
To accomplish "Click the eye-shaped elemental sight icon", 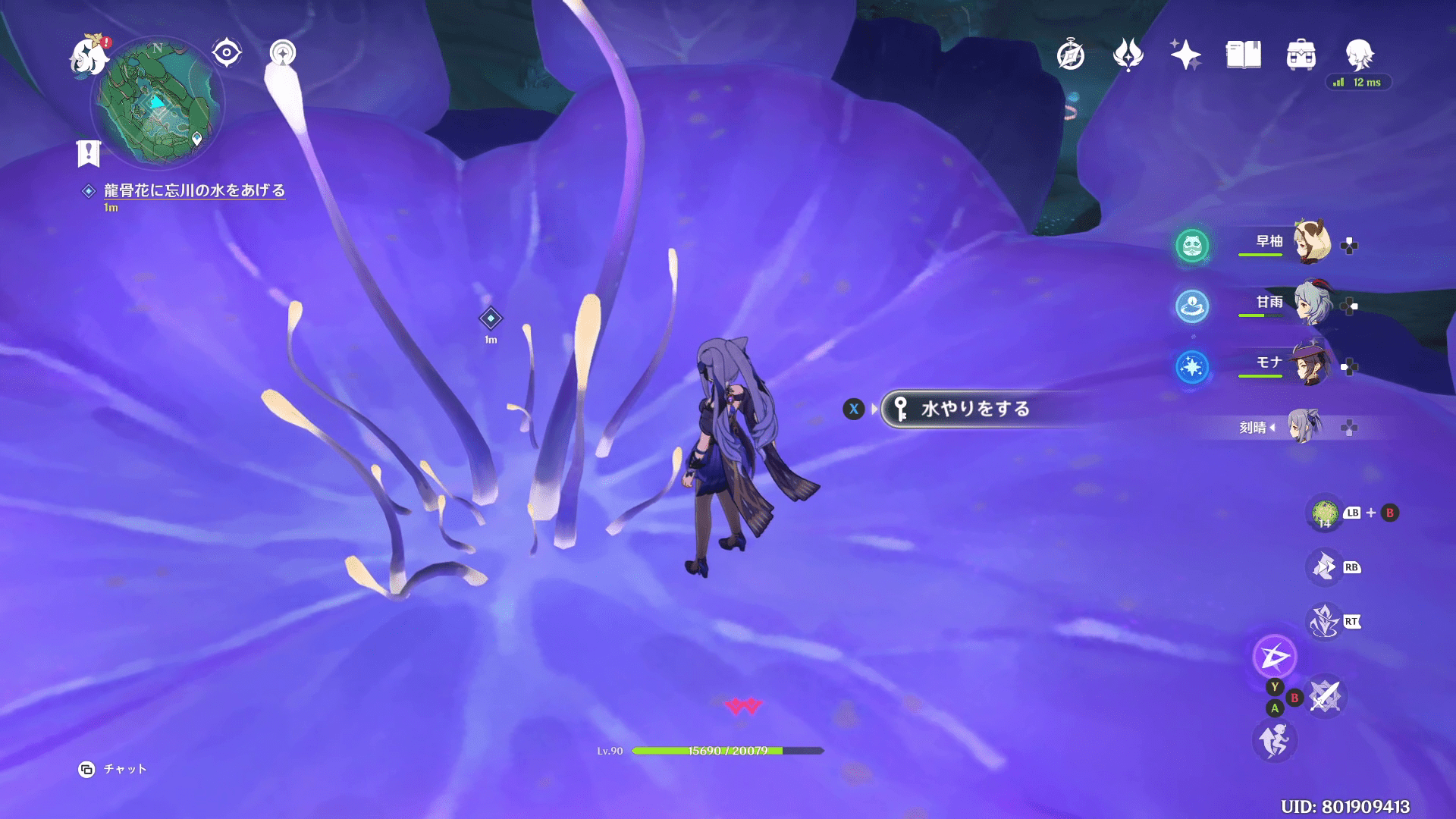I will 227,53.
